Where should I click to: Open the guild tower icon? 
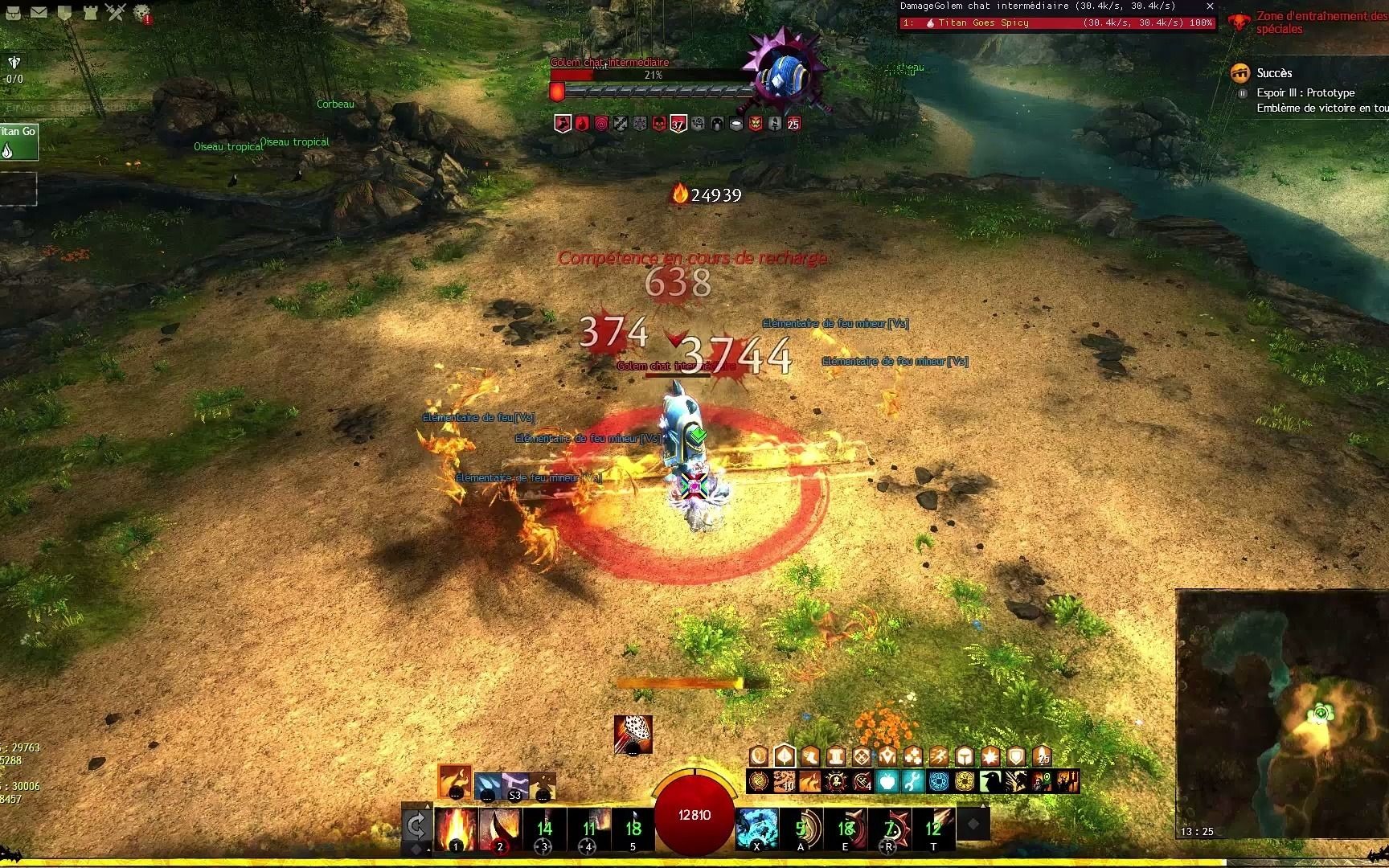coord(90,12)
